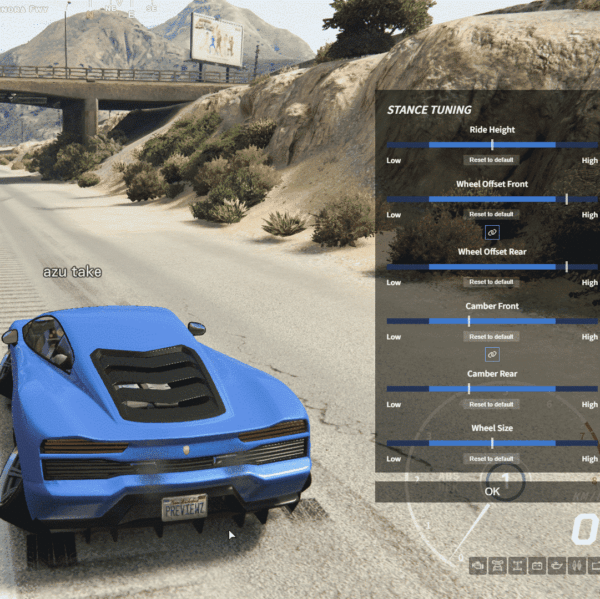Change the Wheel Size slider
Screen dimensions: 600x599
(491, 443)
